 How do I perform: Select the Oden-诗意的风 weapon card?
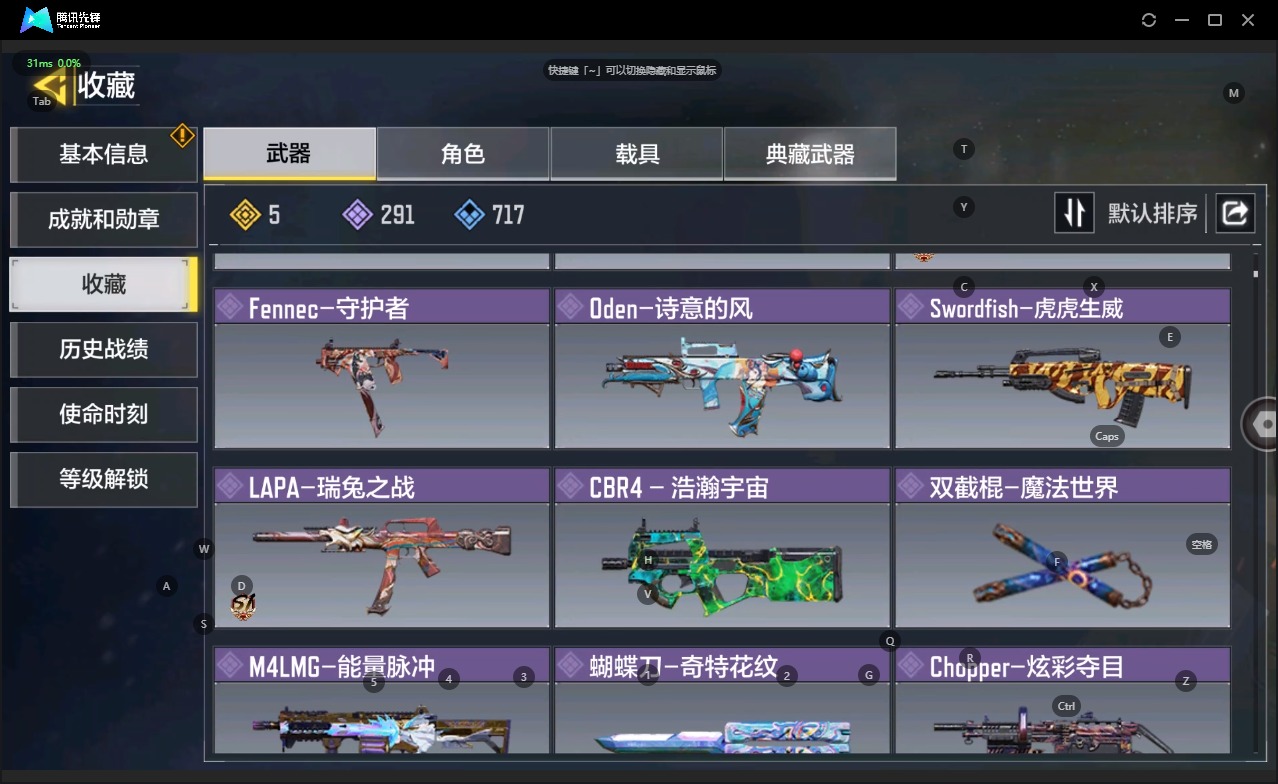(x=721, y=369)
